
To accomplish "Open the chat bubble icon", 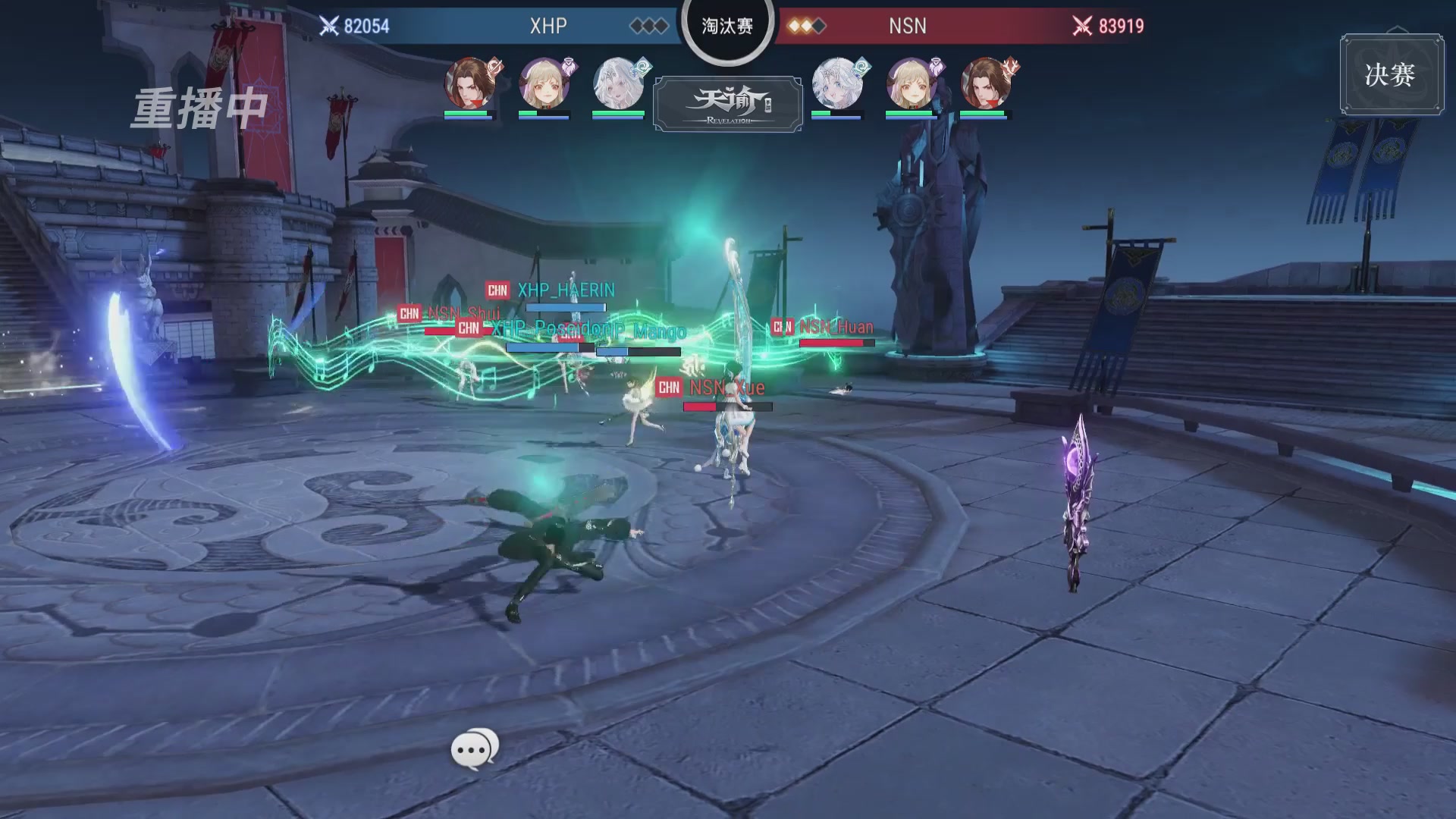I will point(475,749).
